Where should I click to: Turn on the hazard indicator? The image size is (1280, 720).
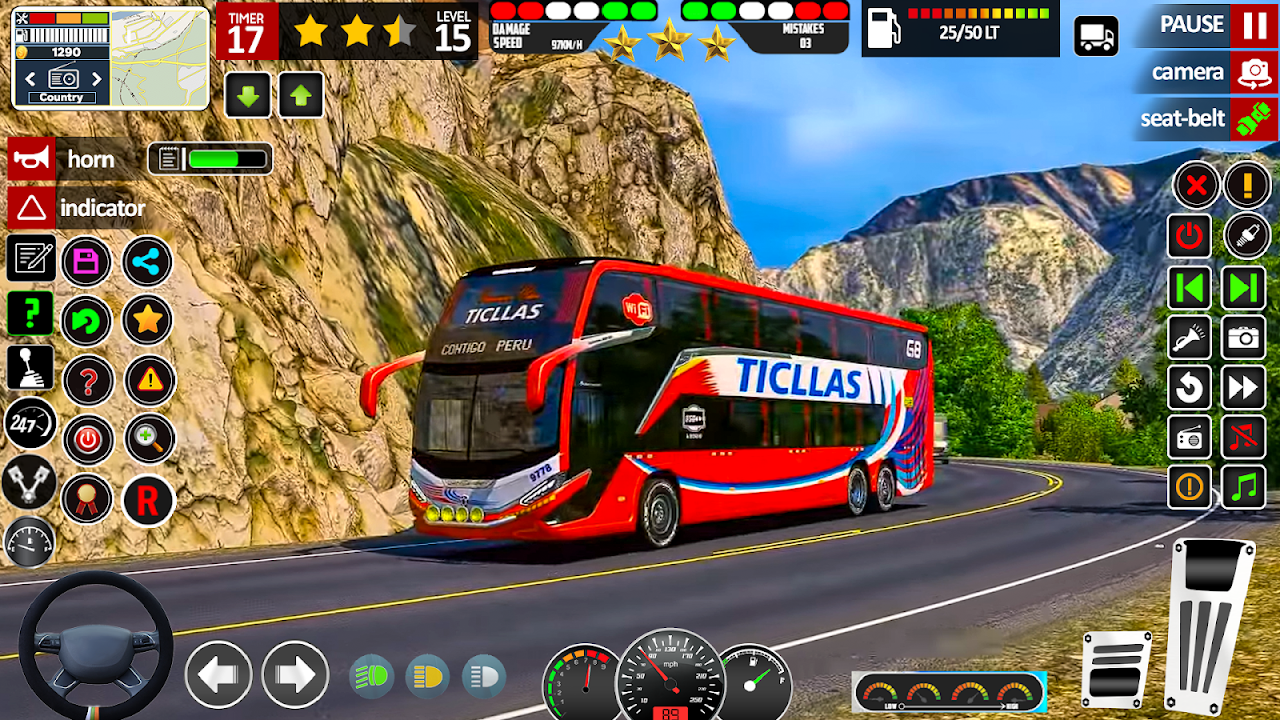pos(31,208)
